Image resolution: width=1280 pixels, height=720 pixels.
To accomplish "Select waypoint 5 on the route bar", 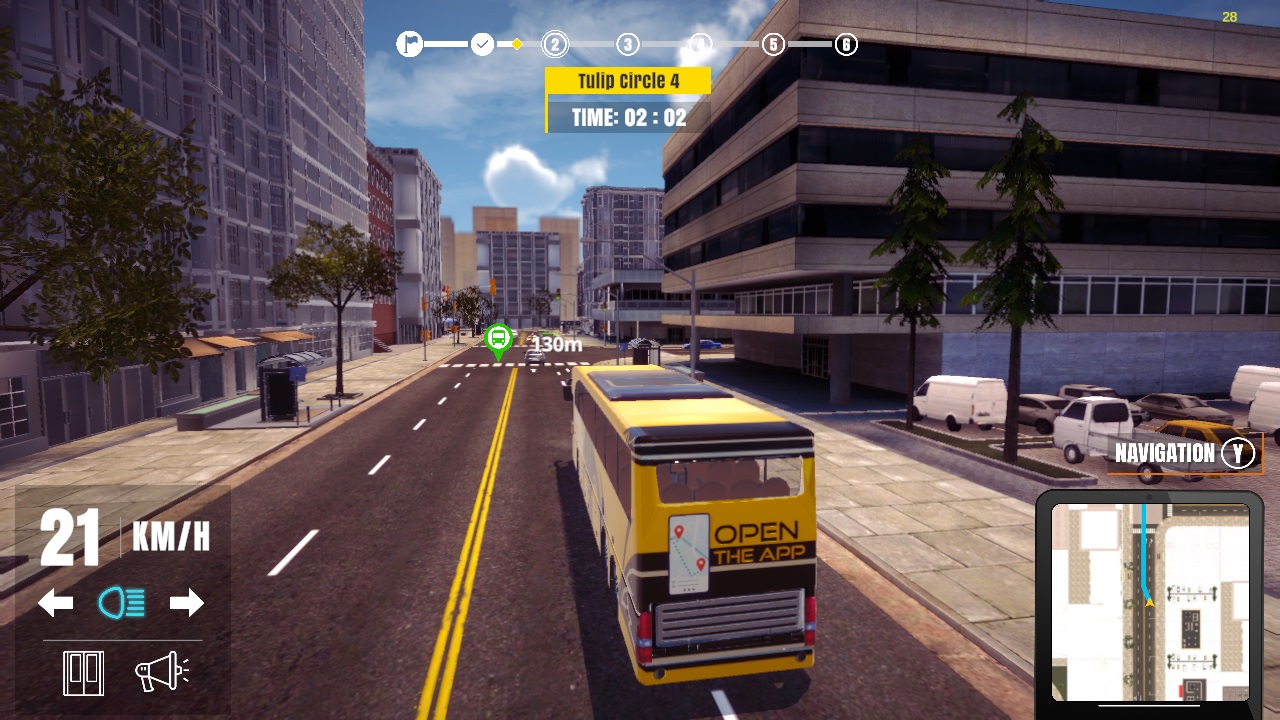I will coord(772,44).
